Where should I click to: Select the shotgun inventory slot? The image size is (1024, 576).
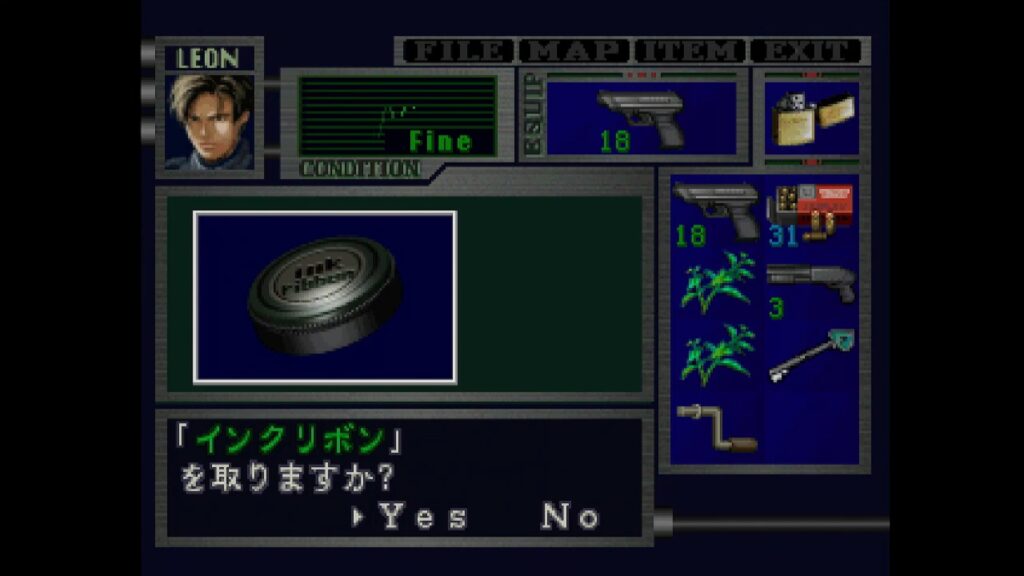(809, 288)
